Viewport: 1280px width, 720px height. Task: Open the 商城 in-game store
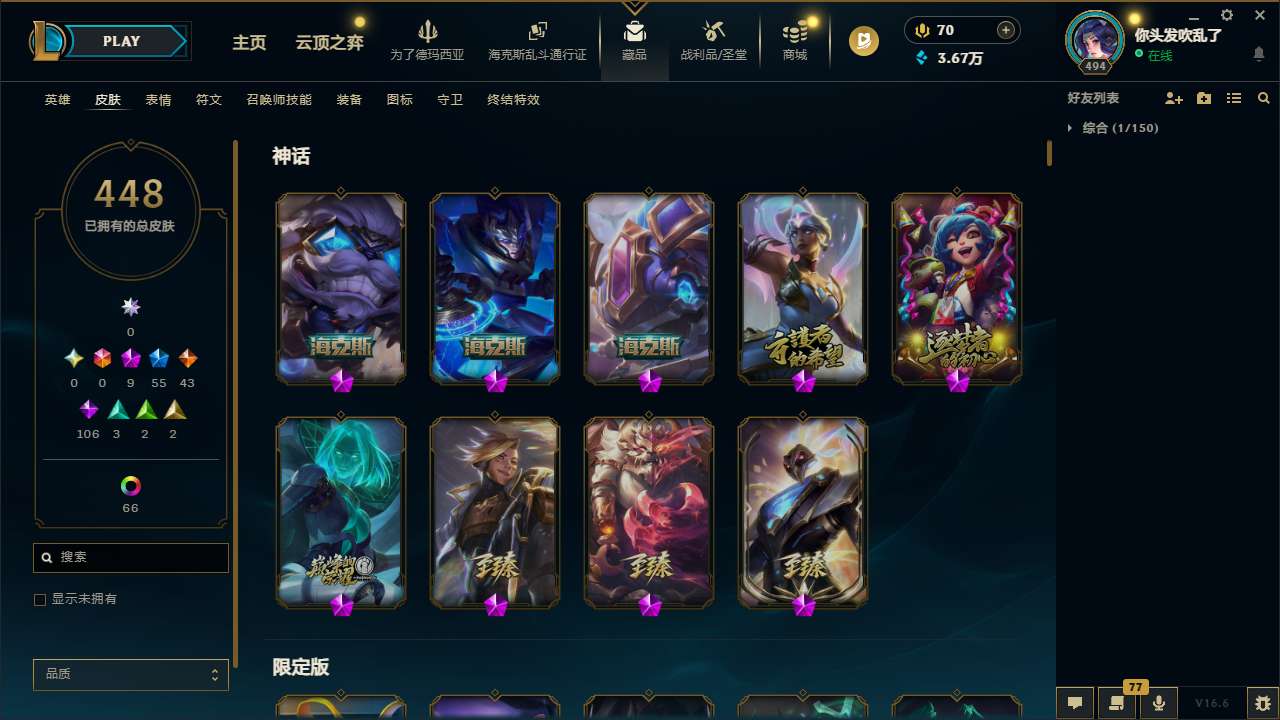coord(795,42)
